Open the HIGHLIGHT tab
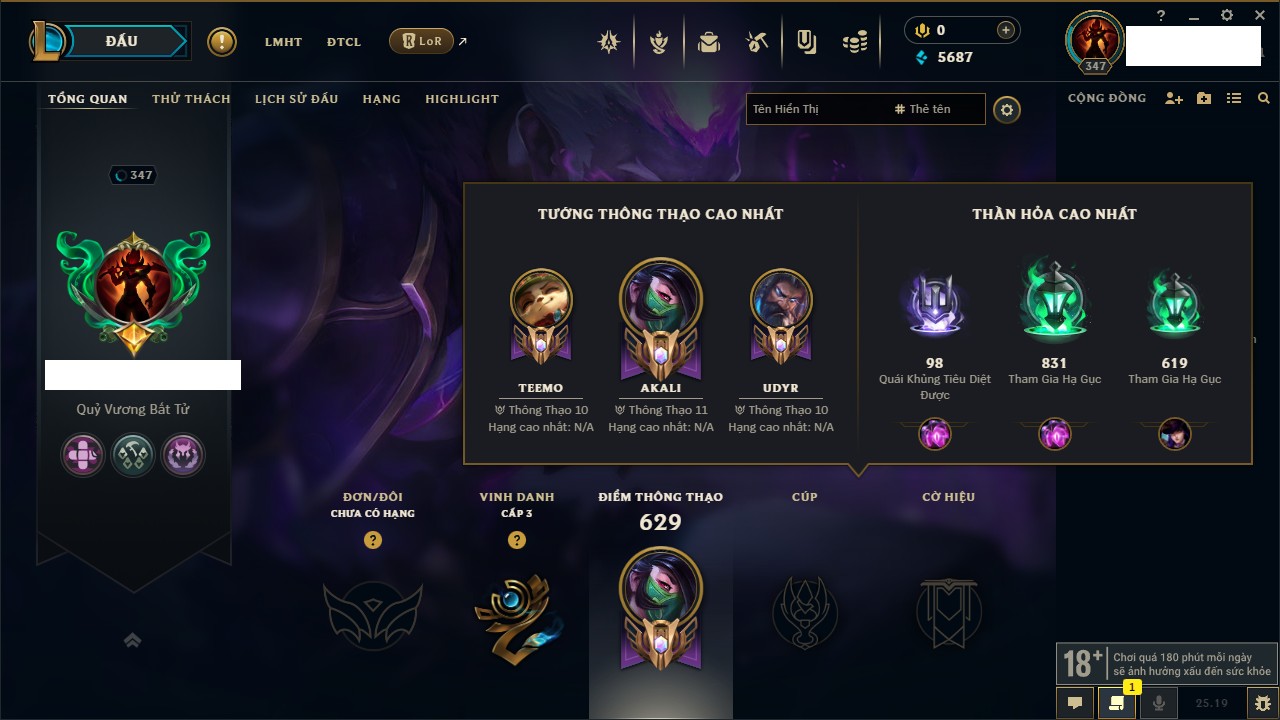This screenshot has width=1280, height=720. [462, 99]
